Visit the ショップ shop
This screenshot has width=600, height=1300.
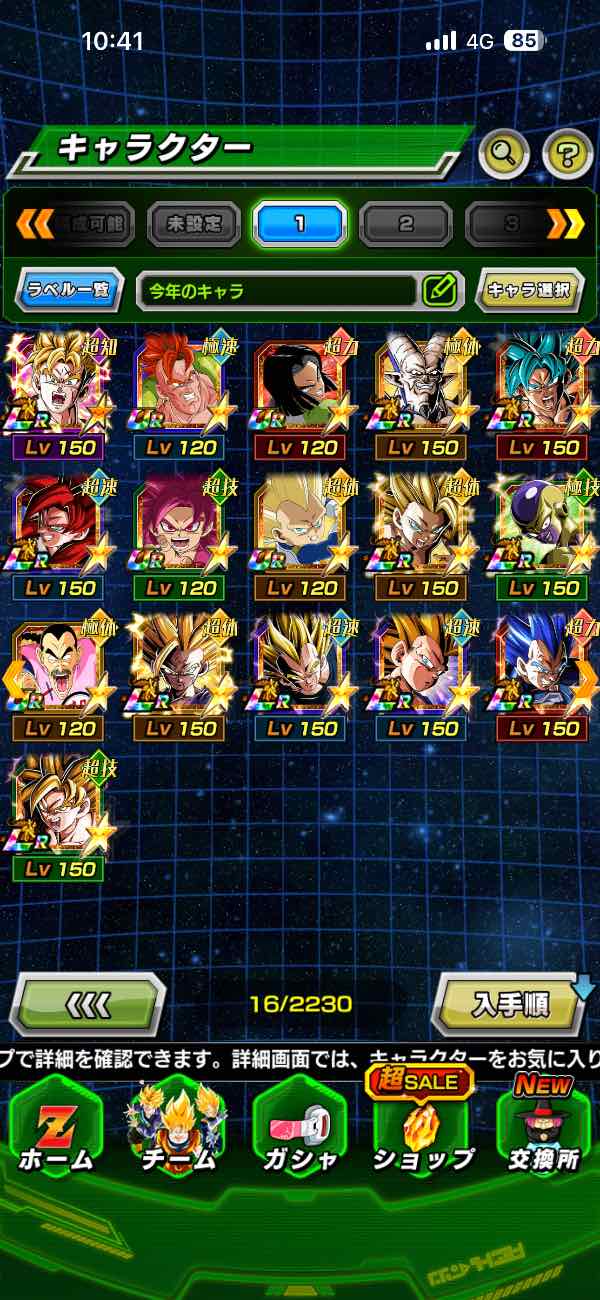[x=421, y=1130]
